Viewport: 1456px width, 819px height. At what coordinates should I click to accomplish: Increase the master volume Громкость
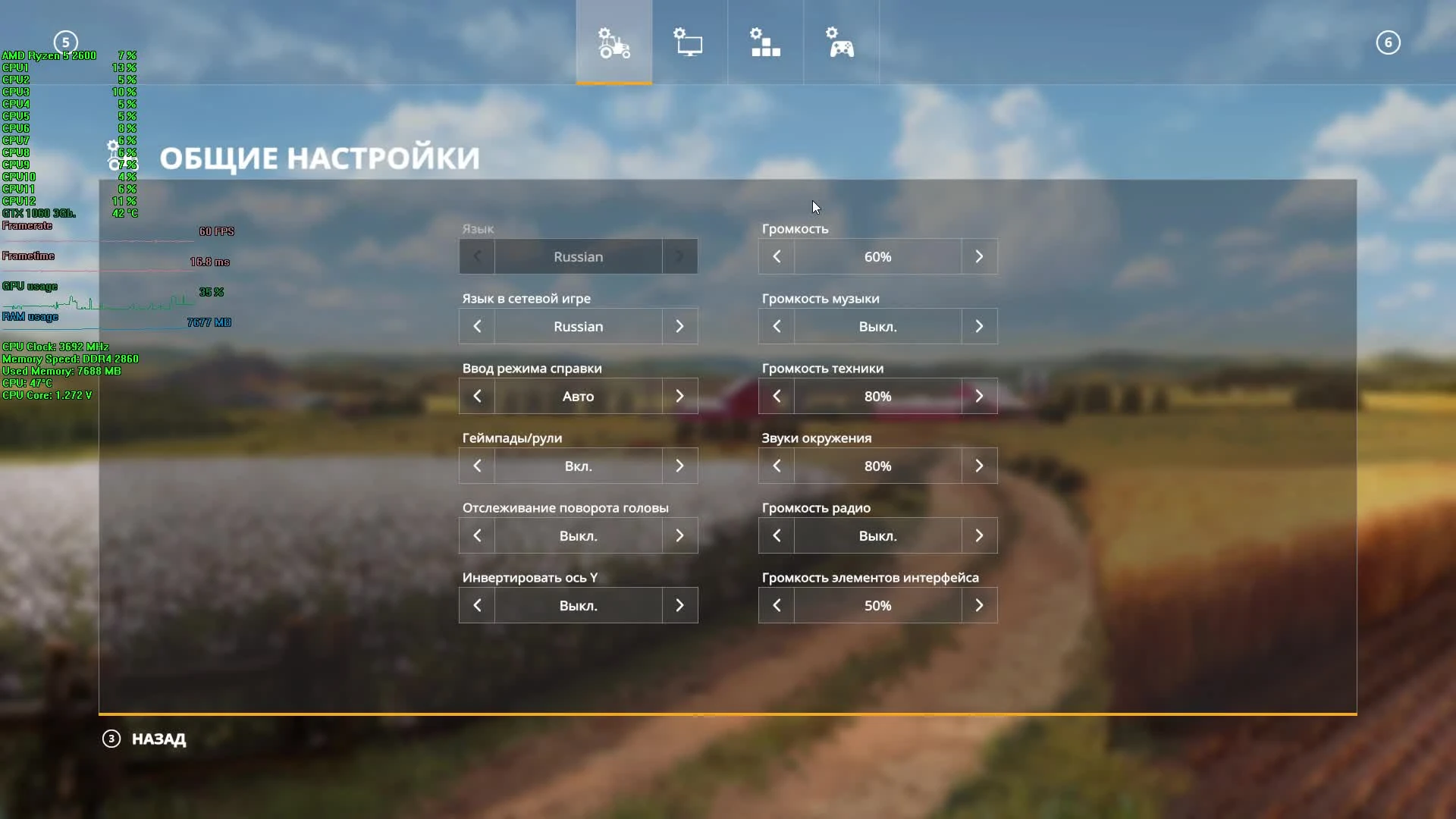coord(979,256)
